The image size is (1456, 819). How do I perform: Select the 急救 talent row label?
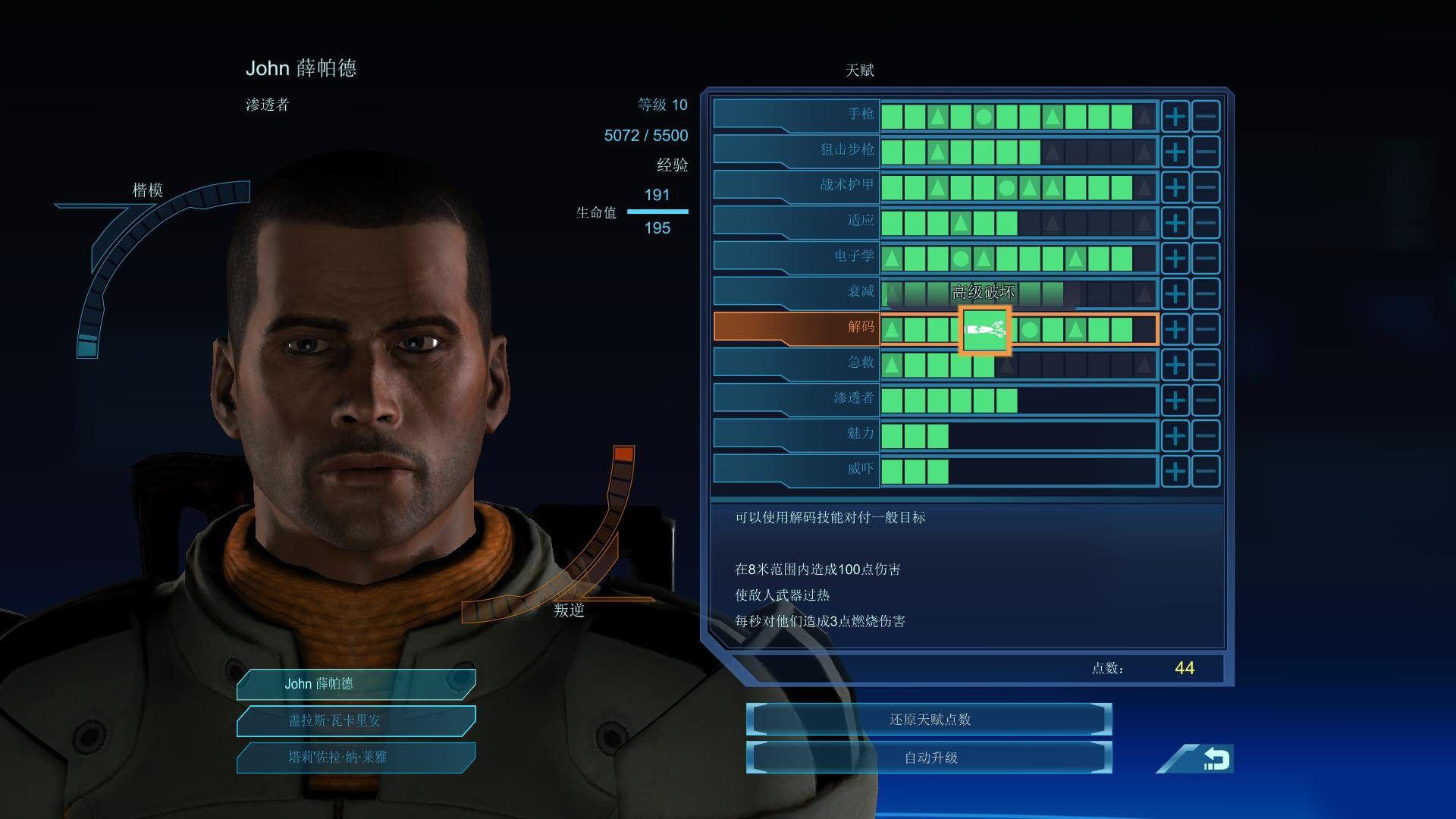coord(796,363)
